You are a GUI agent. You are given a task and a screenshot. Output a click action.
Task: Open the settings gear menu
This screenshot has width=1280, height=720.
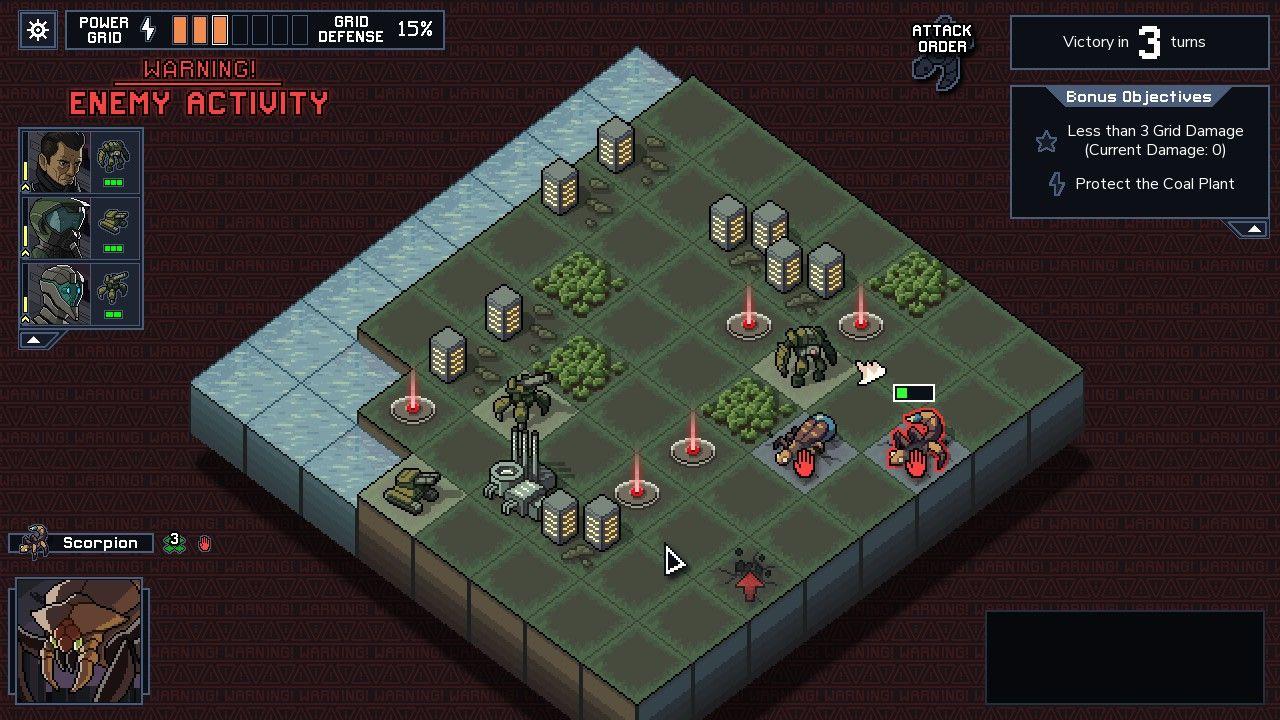(37, 29)
